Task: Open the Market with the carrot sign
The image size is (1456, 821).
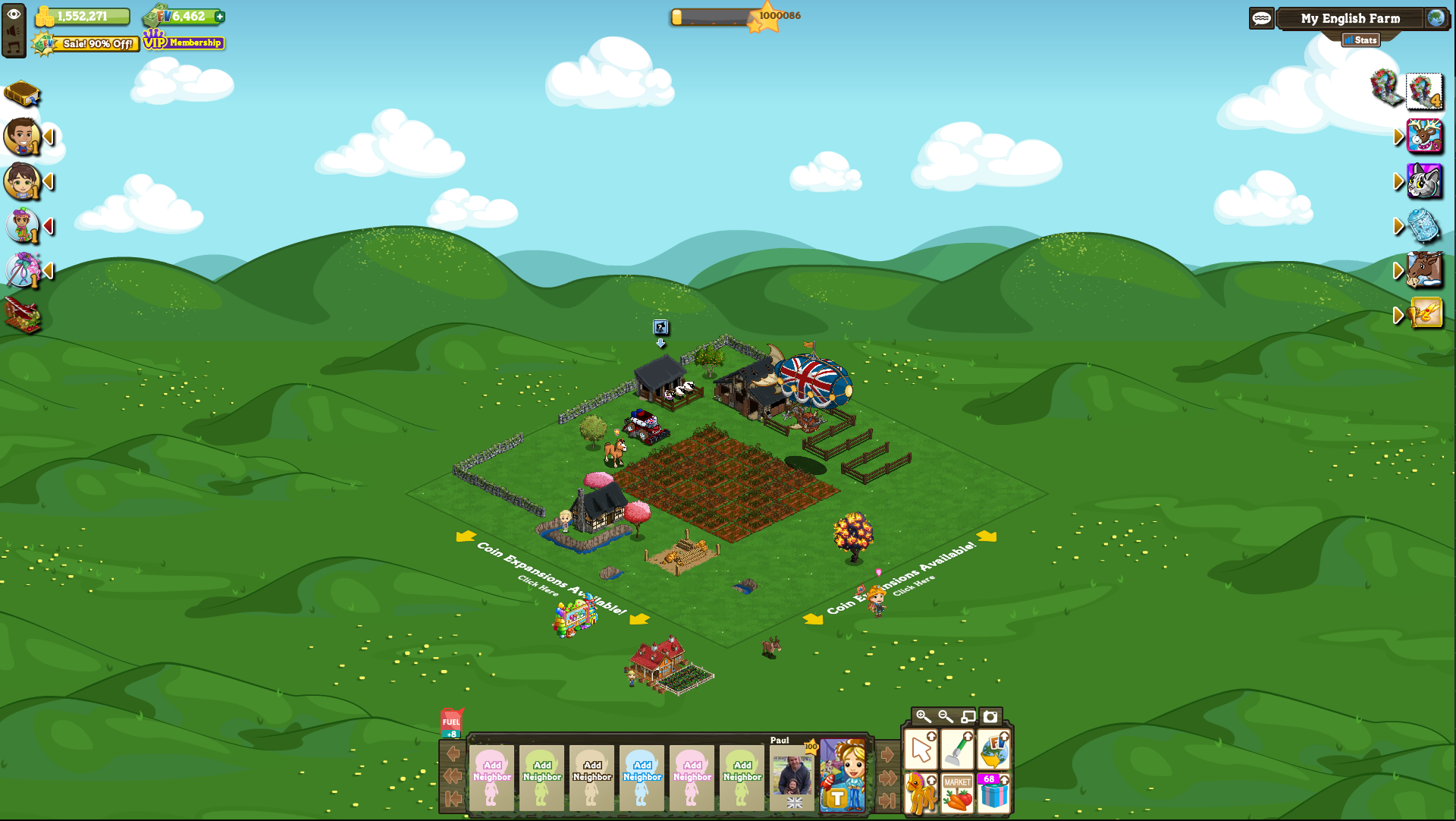Action: pyautogui.click(x=957, y=794)
